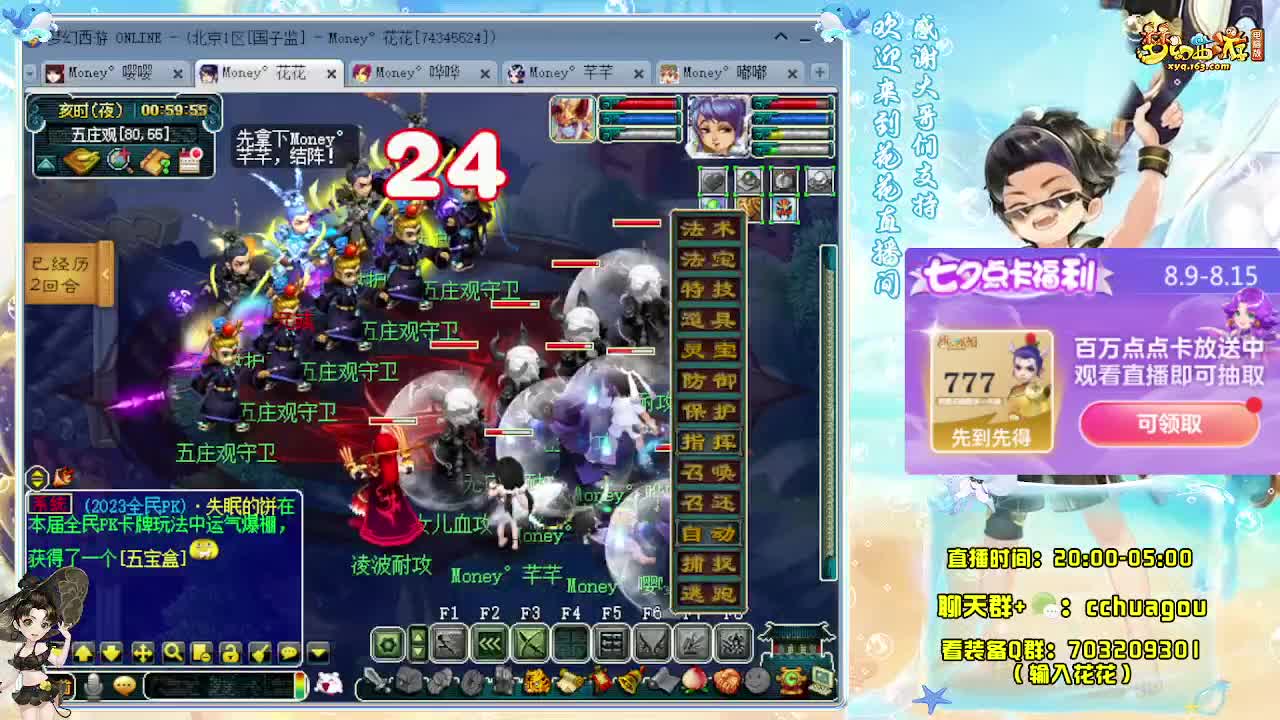Toggle 自动 auto-battle mode in the command list
The width and height of the screenshot is (1280, 720).
707,535
